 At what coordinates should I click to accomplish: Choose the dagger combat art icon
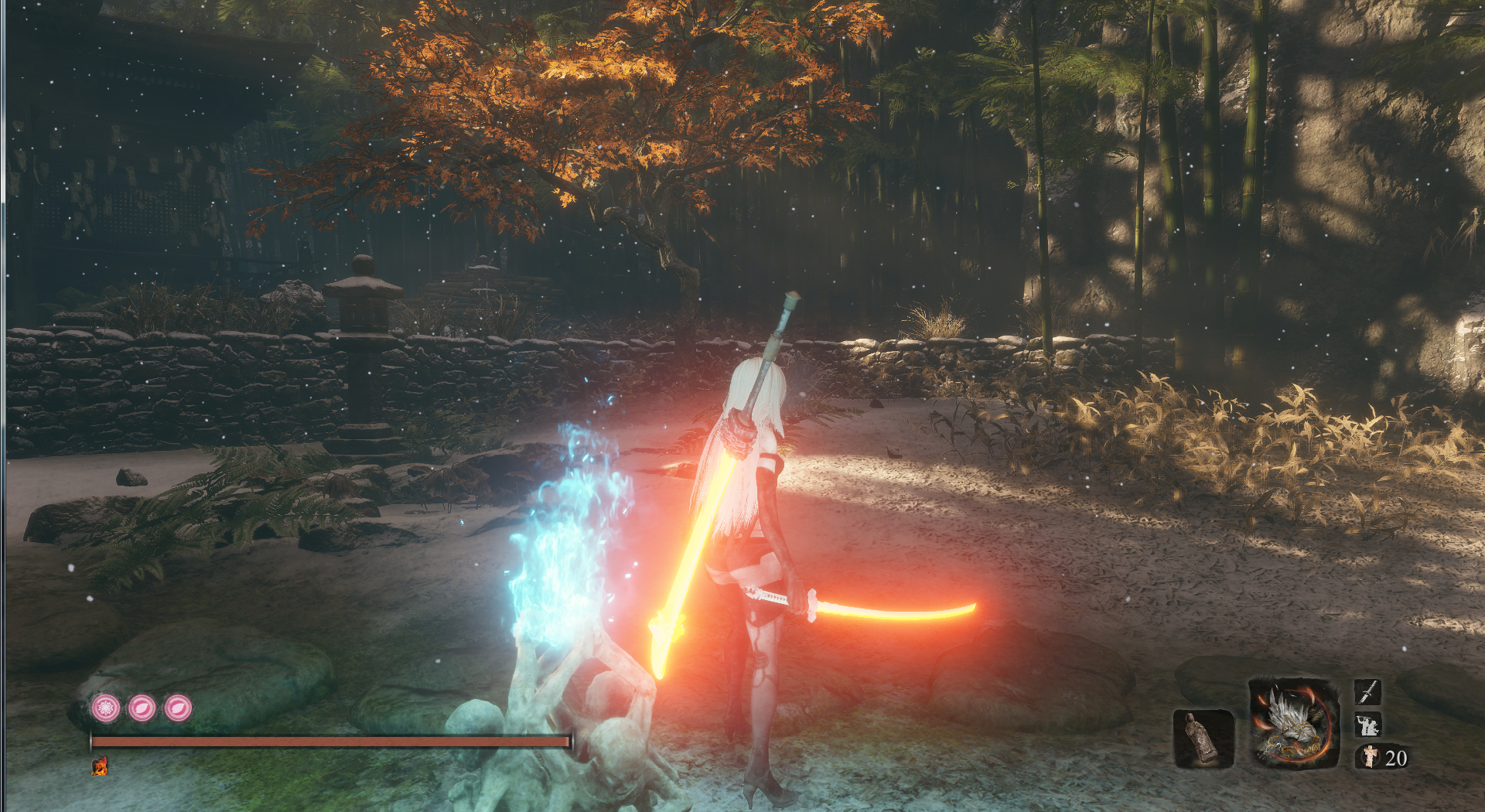pos(1367,691)
